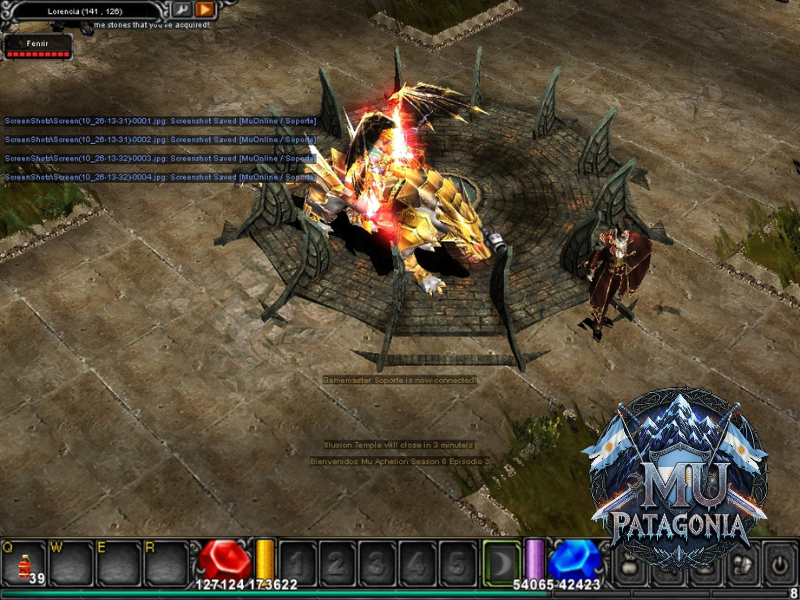Click the empty E item slot
Viewport: 800px width, 600px height.
click(x=118, y=563)
